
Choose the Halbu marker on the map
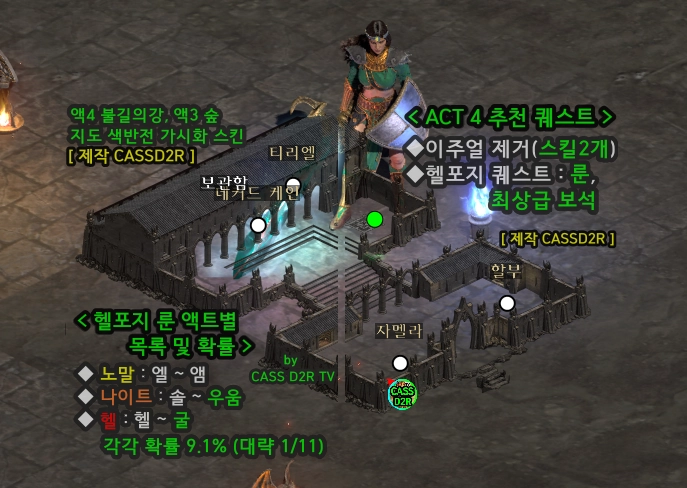pyautogui.click(x=507, y=303)
